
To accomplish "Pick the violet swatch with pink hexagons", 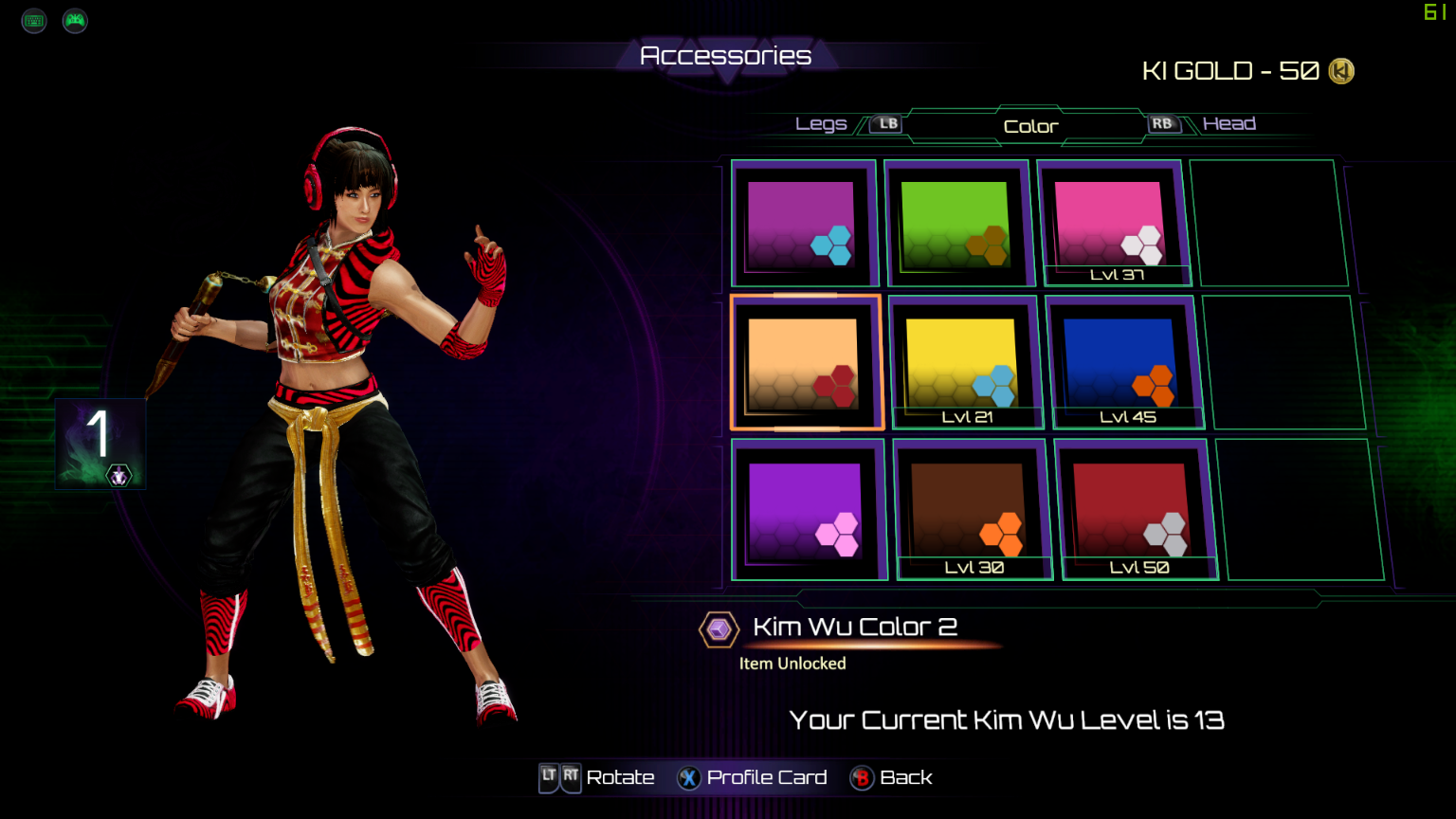I will 806,510.
